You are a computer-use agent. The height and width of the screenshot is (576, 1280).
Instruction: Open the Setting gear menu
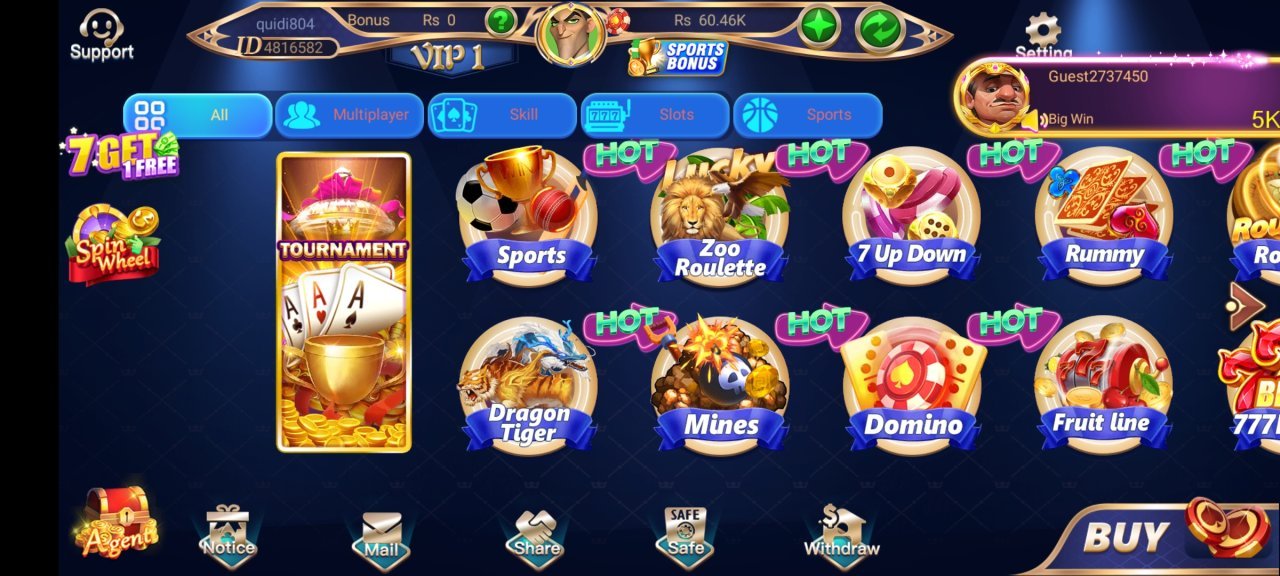tap(1043, 34)
